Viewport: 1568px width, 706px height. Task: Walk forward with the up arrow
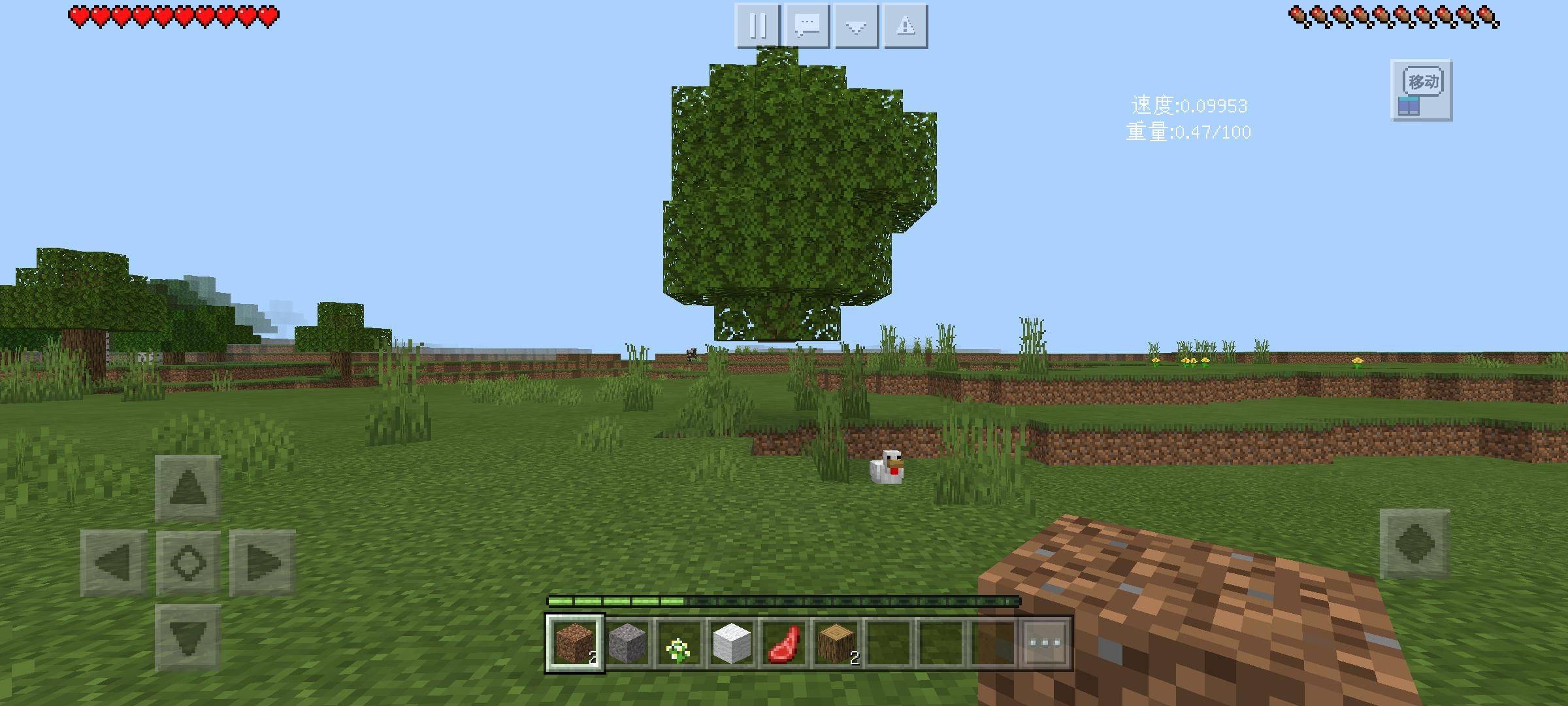(188, 488)
